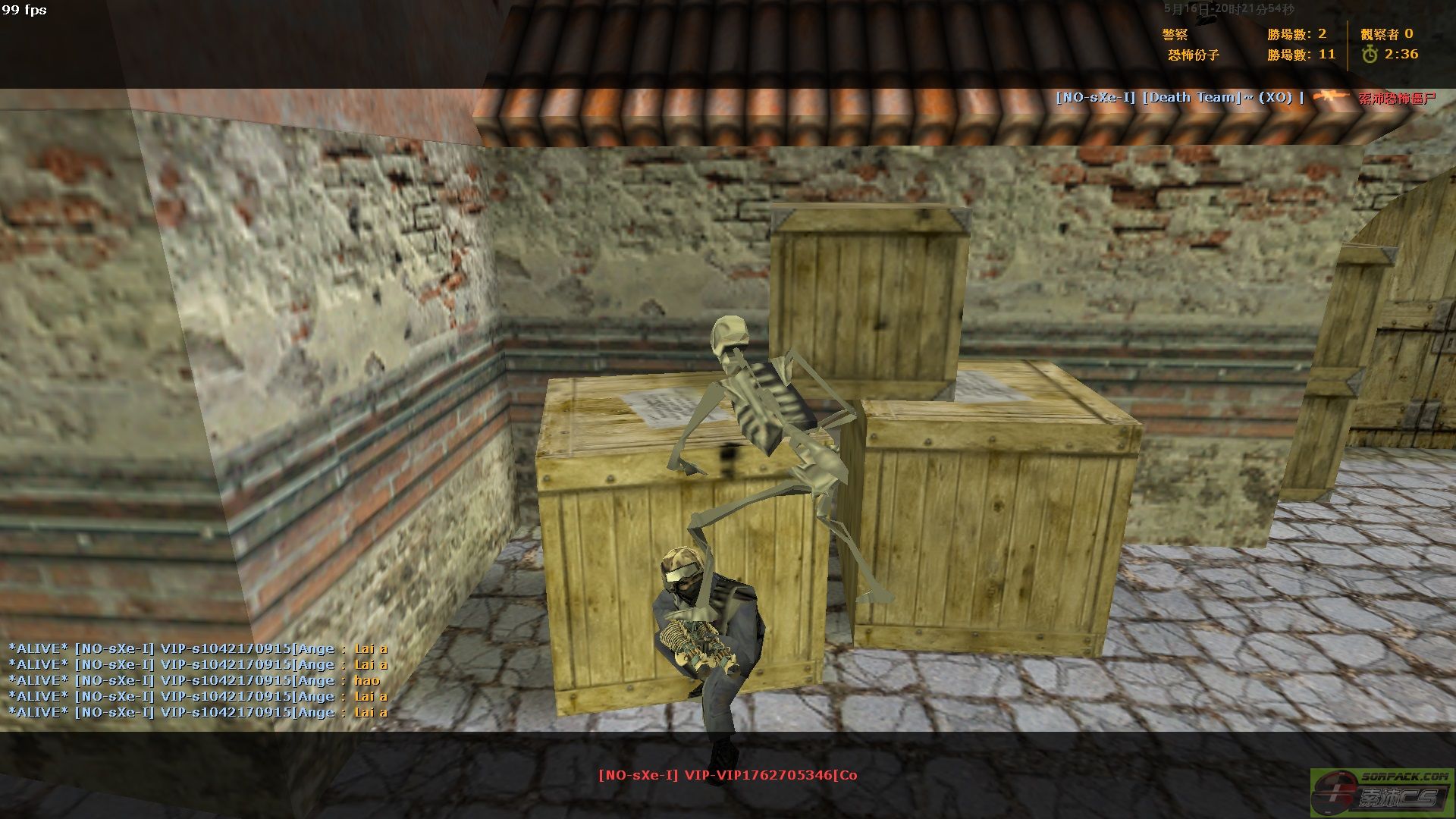This screenshot has height=819, width=1456.
Task: Click the kill feed entry by [Death Team]~(XO)
Action: (x=1244, y=98)
